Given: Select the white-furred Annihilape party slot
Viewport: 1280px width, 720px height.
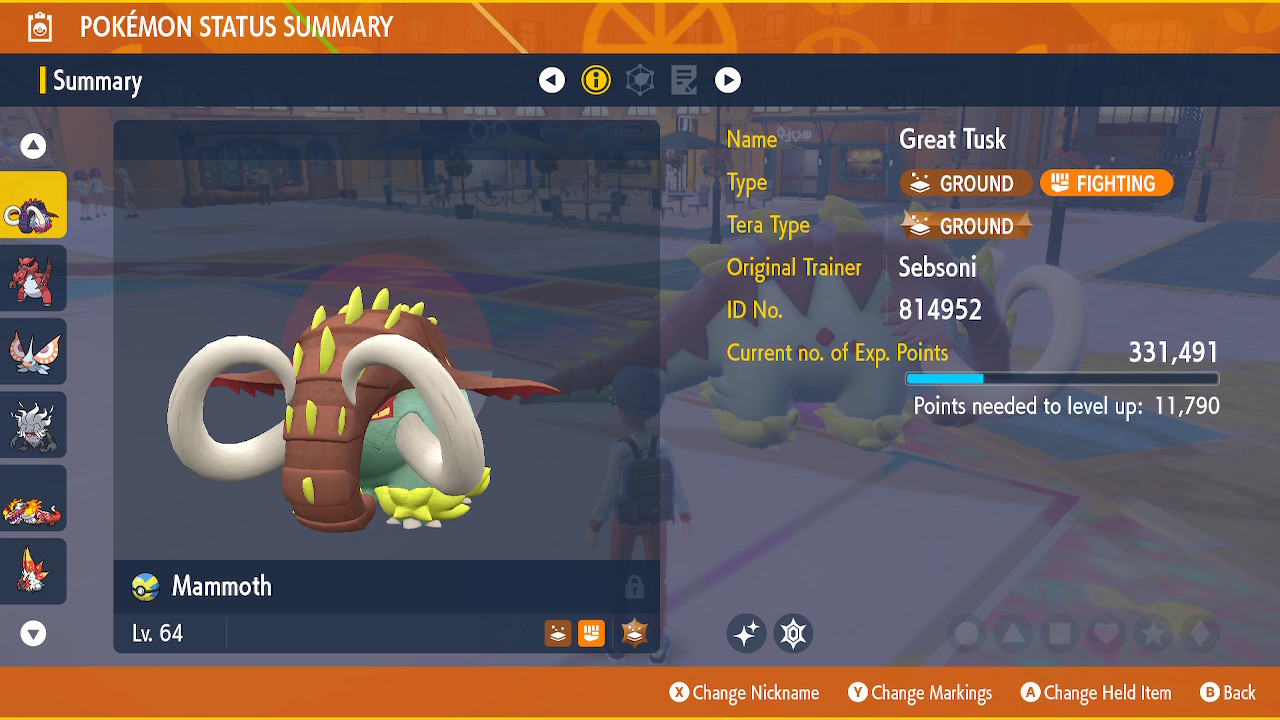Looking at the screenshot, I should [33, 424].
